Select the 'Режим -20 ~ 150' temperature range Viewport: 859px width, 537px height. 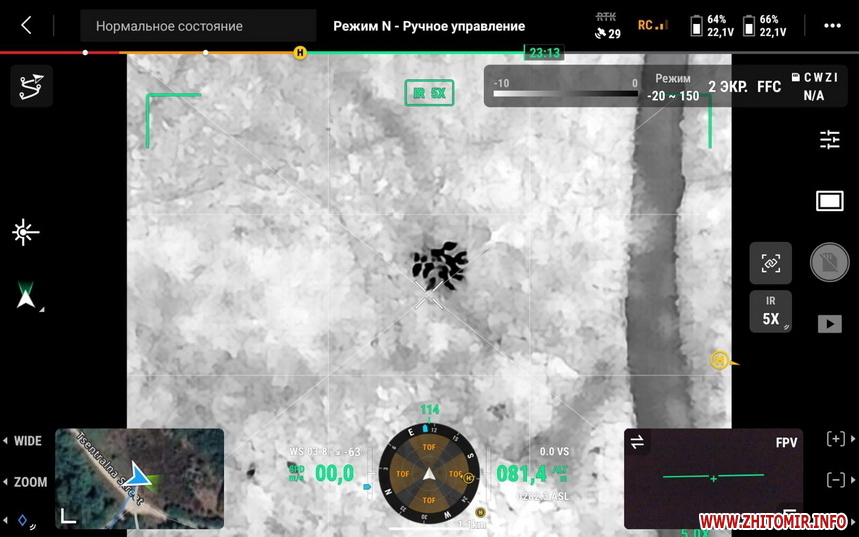pos(673,87)
